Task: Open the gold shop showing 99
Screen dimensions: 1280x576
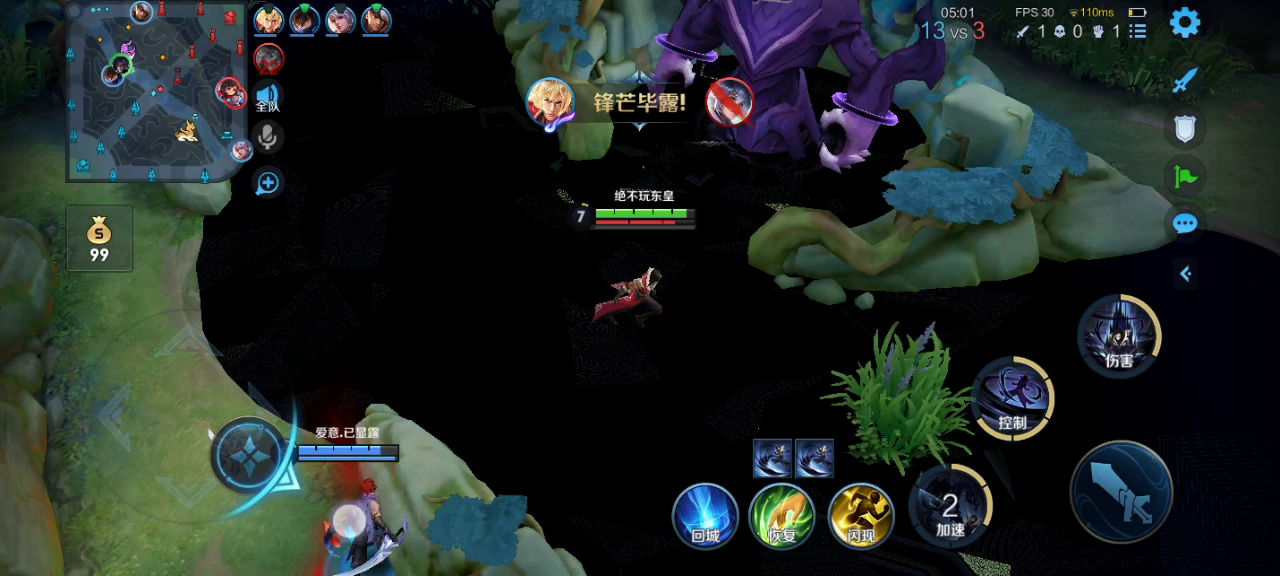Action: tap(99, 238)
